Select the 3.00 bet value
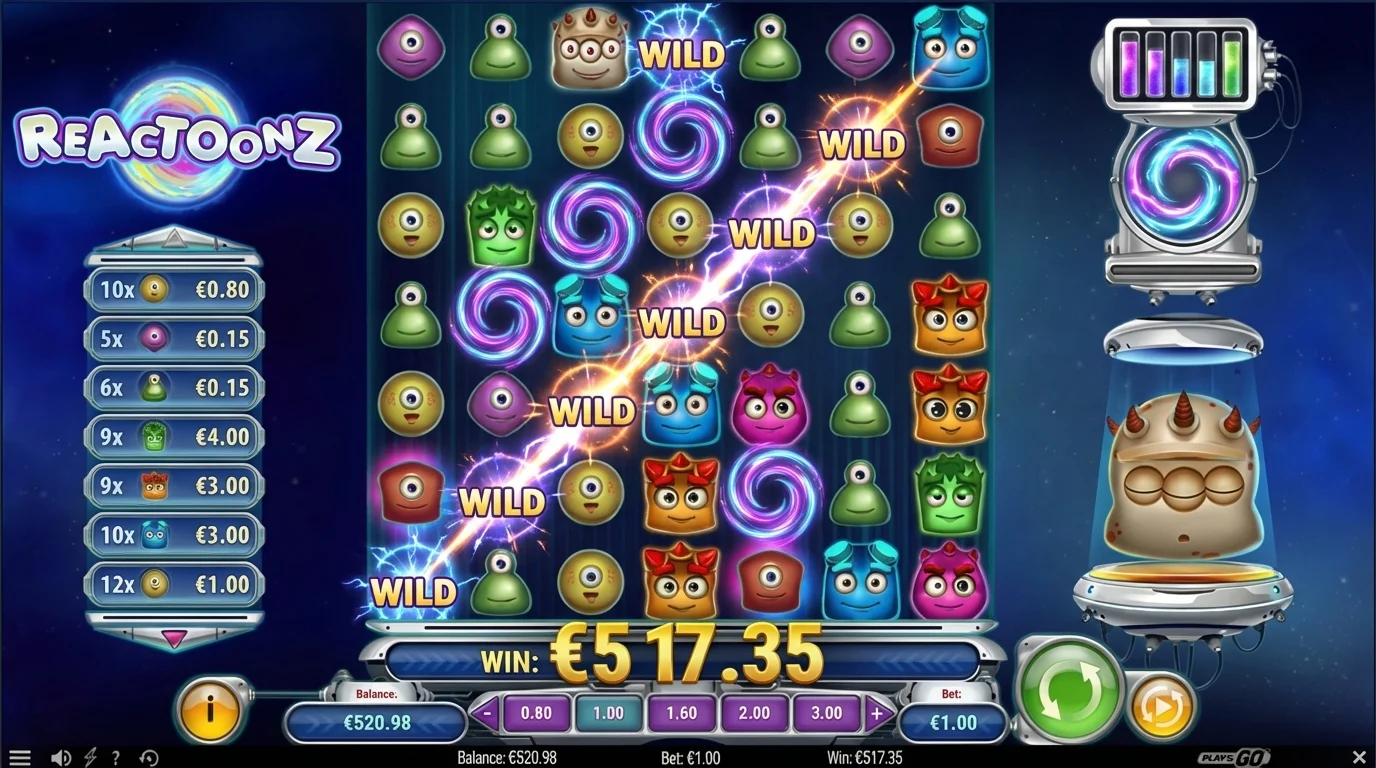The height and width of the screenshot is (768, 1376). tap(826, 712)
